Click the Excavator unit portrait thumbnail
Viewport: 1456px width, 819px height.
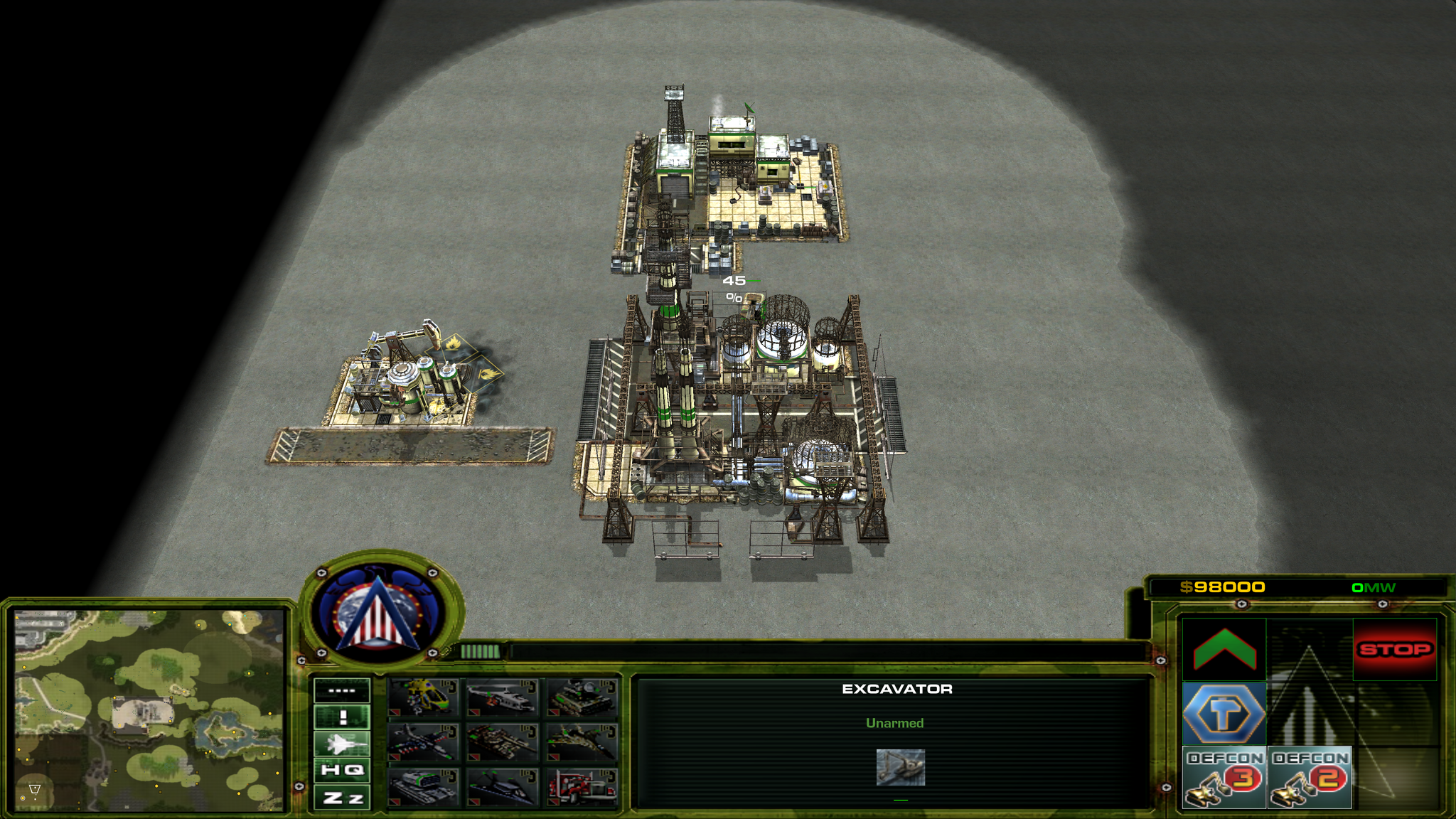point(900,767)
